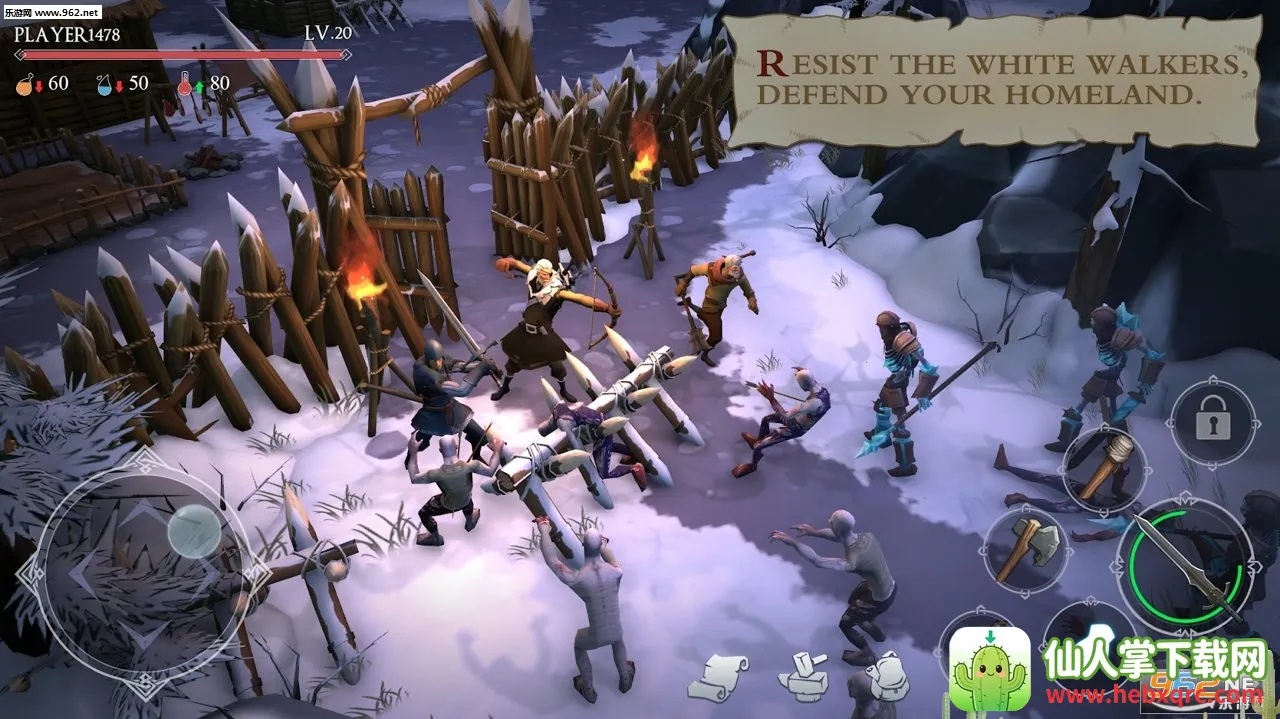Attack with the sword button
Screen dimensions: 1280x719
pos(1187,565)
